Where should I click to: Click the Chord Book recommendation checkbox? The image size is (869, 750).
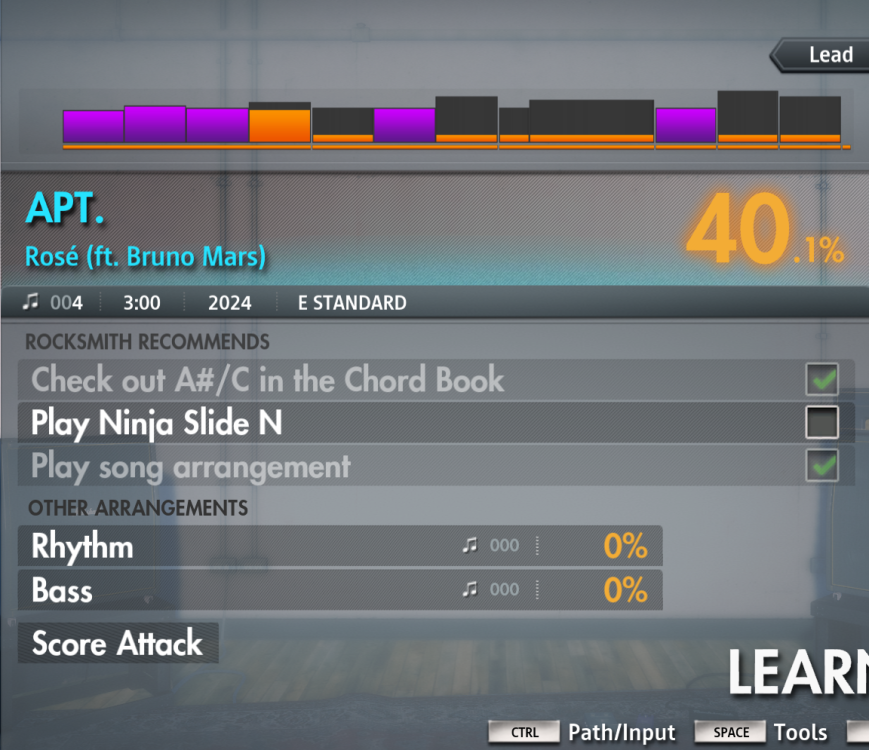click(x=822, y=380)
